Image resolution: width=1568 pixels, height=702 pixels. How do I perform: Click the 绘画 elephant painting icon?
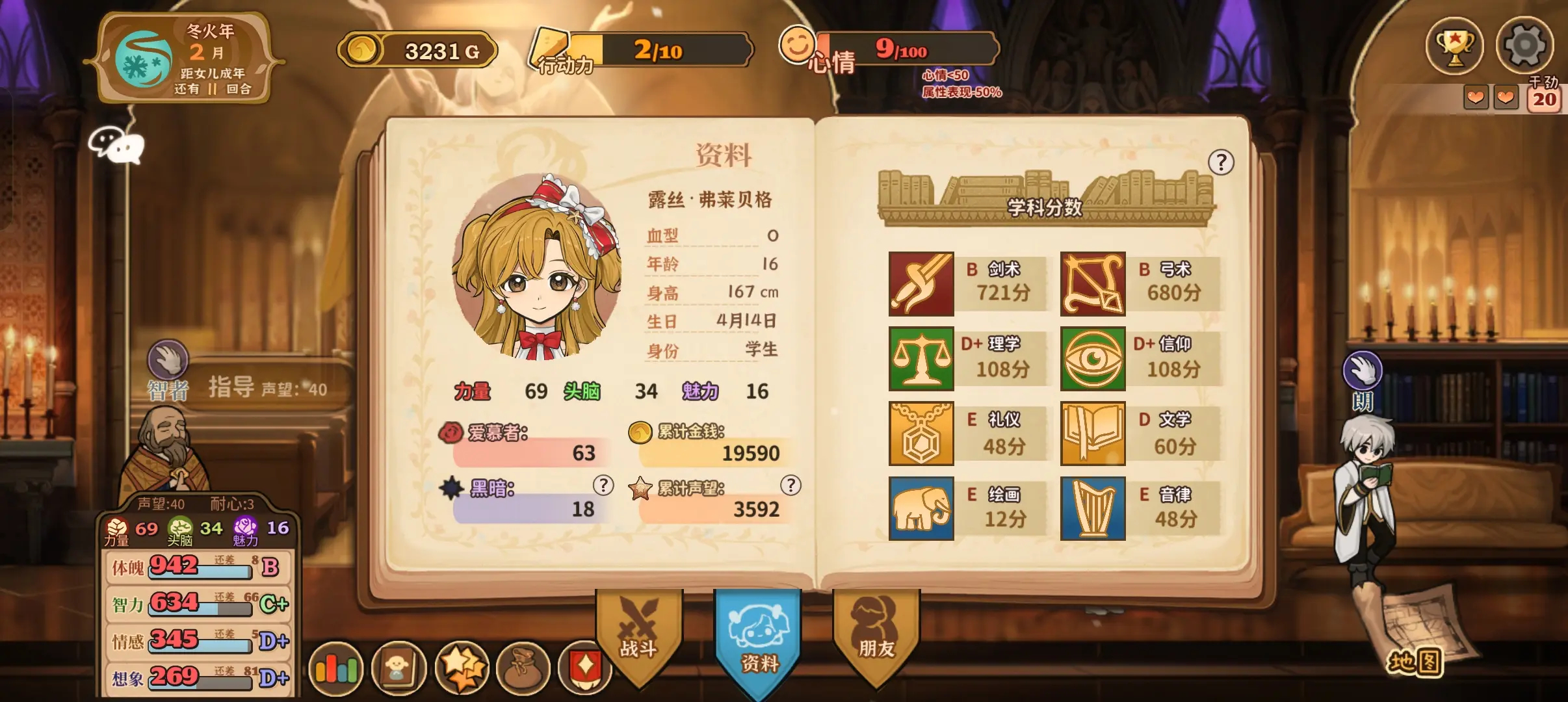tap(921, 508)
